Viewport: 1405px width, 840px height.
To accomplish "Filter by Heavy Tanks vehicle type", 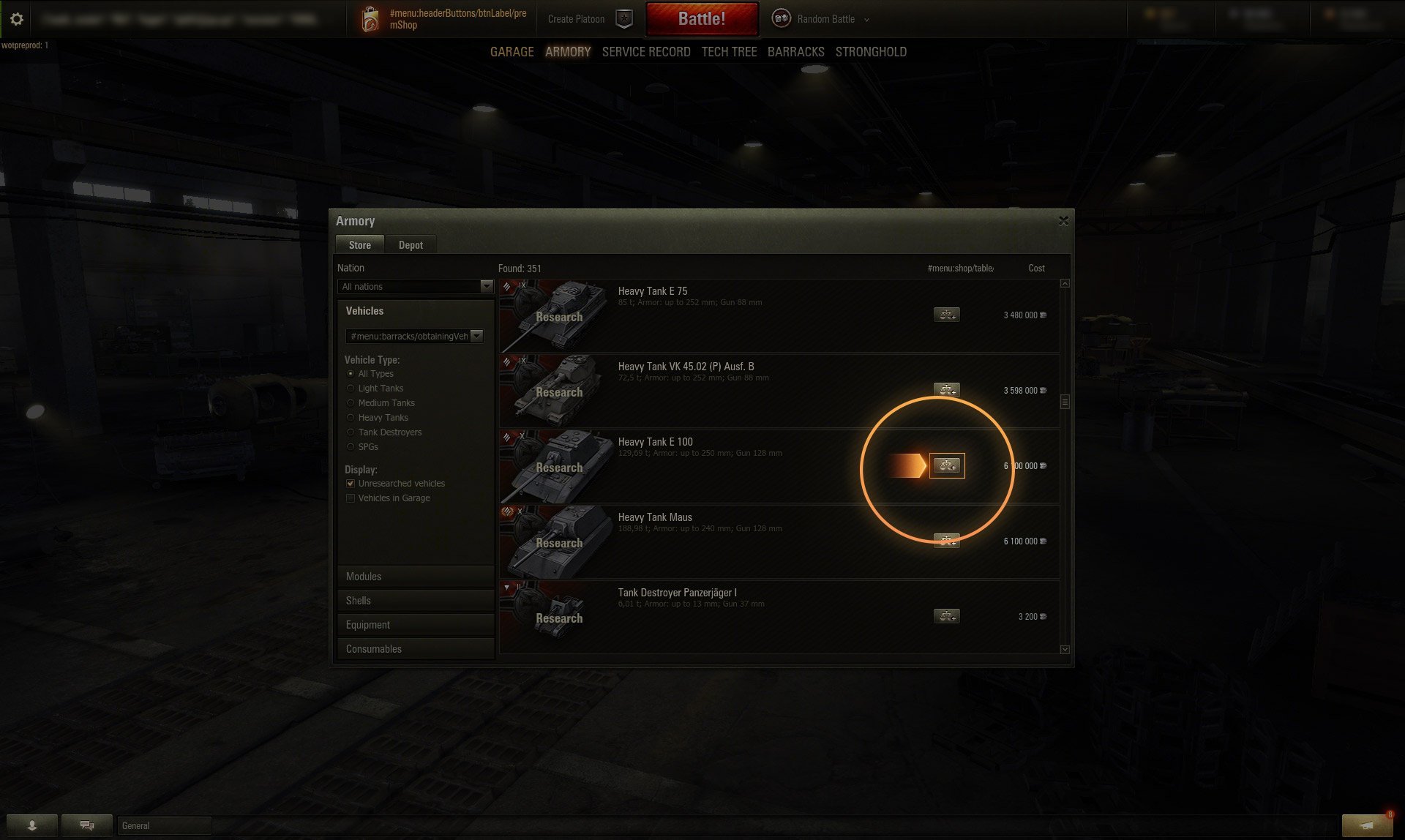I will (x=351, y=418).
